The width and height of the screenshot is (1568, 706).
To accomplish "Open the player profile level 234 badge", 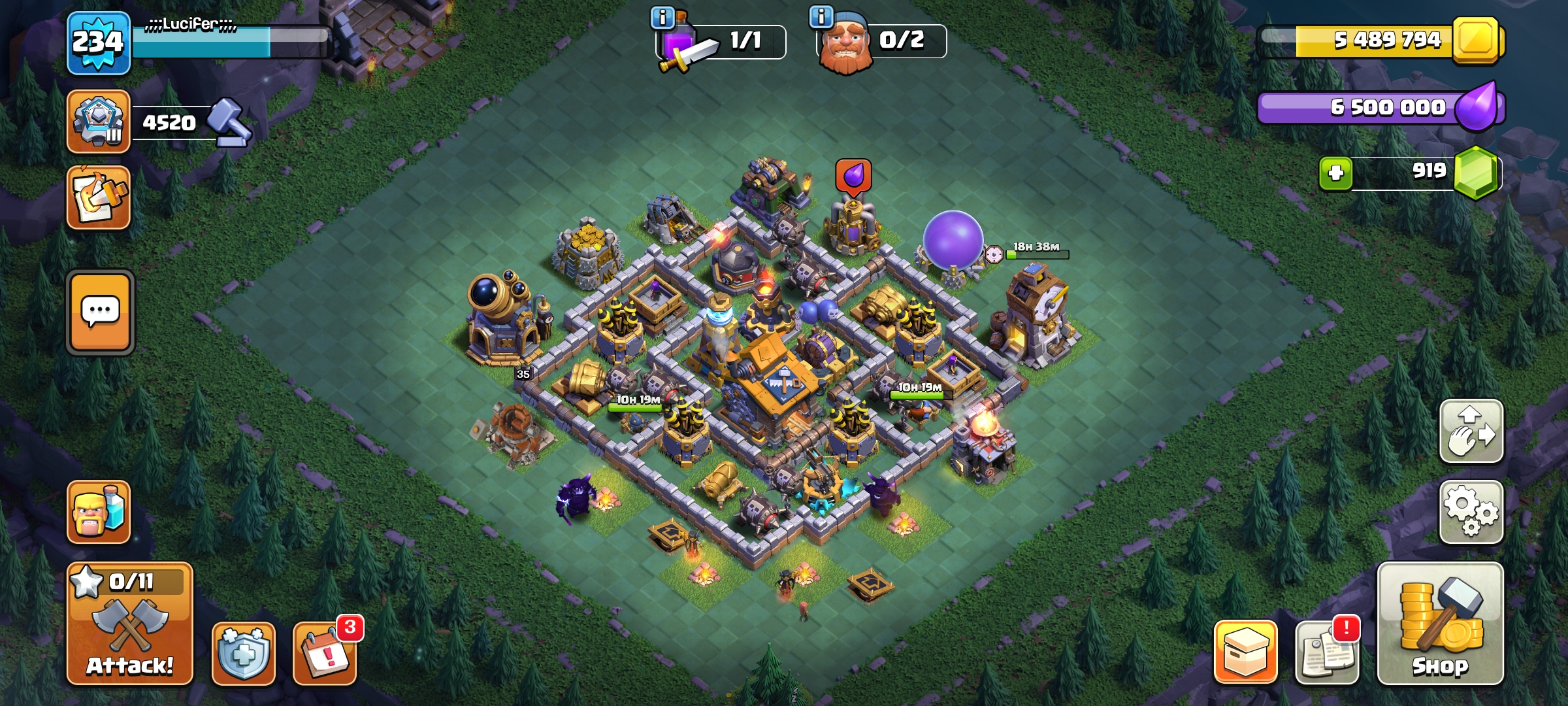I will [99, 43].
